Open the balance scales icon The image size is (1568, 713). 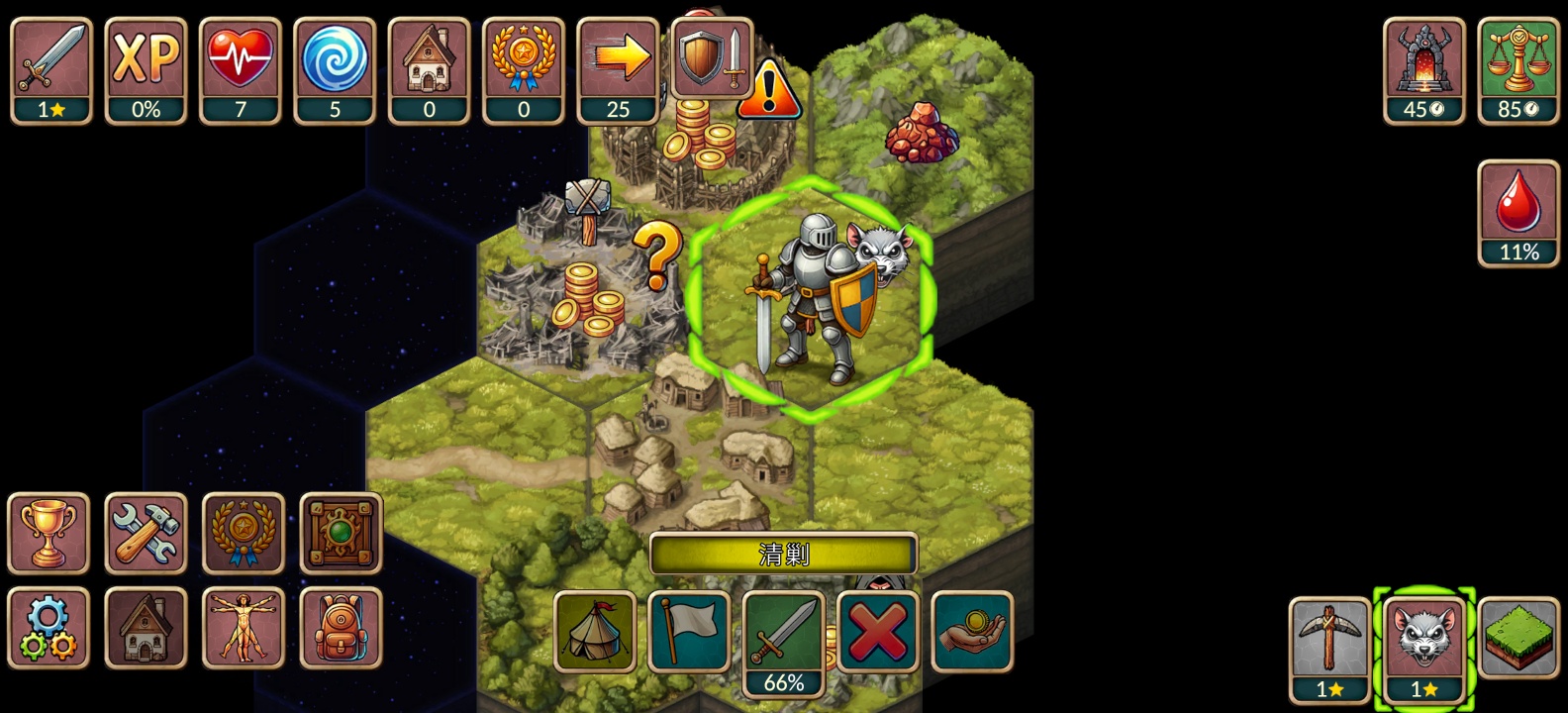(x=1519, y=69)
